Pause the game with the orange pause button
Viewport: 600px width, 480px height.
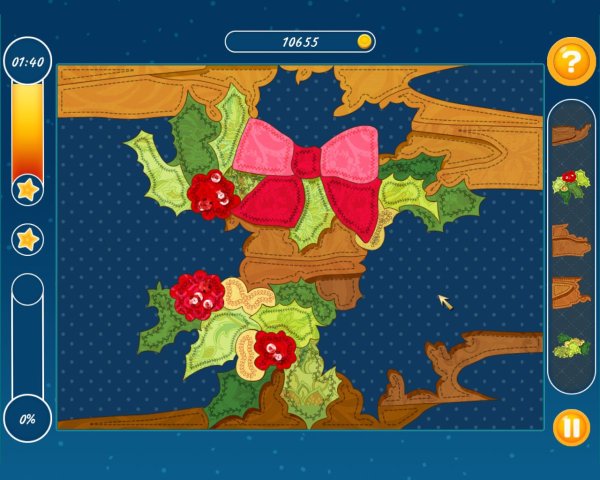(571, 428)
